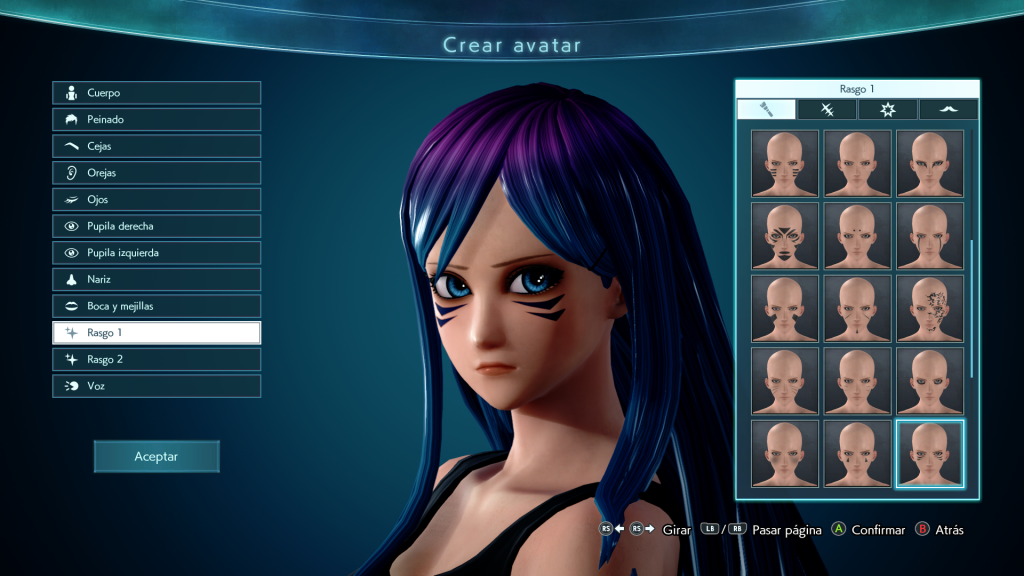Click the highlighted Rasgo 1 entry

157,332
